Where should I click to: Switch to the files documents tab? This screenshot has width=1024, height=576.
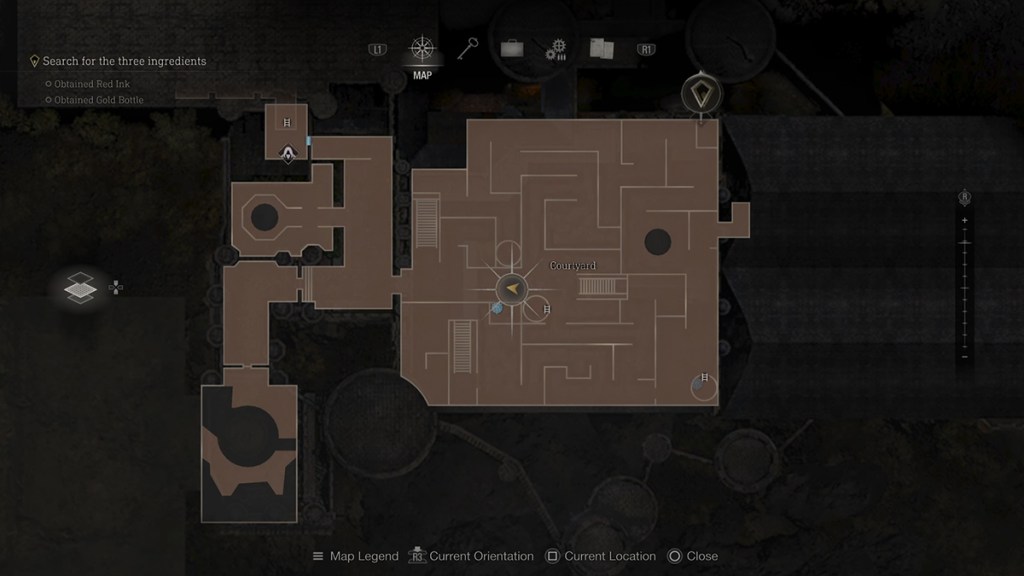click(601, 49)
